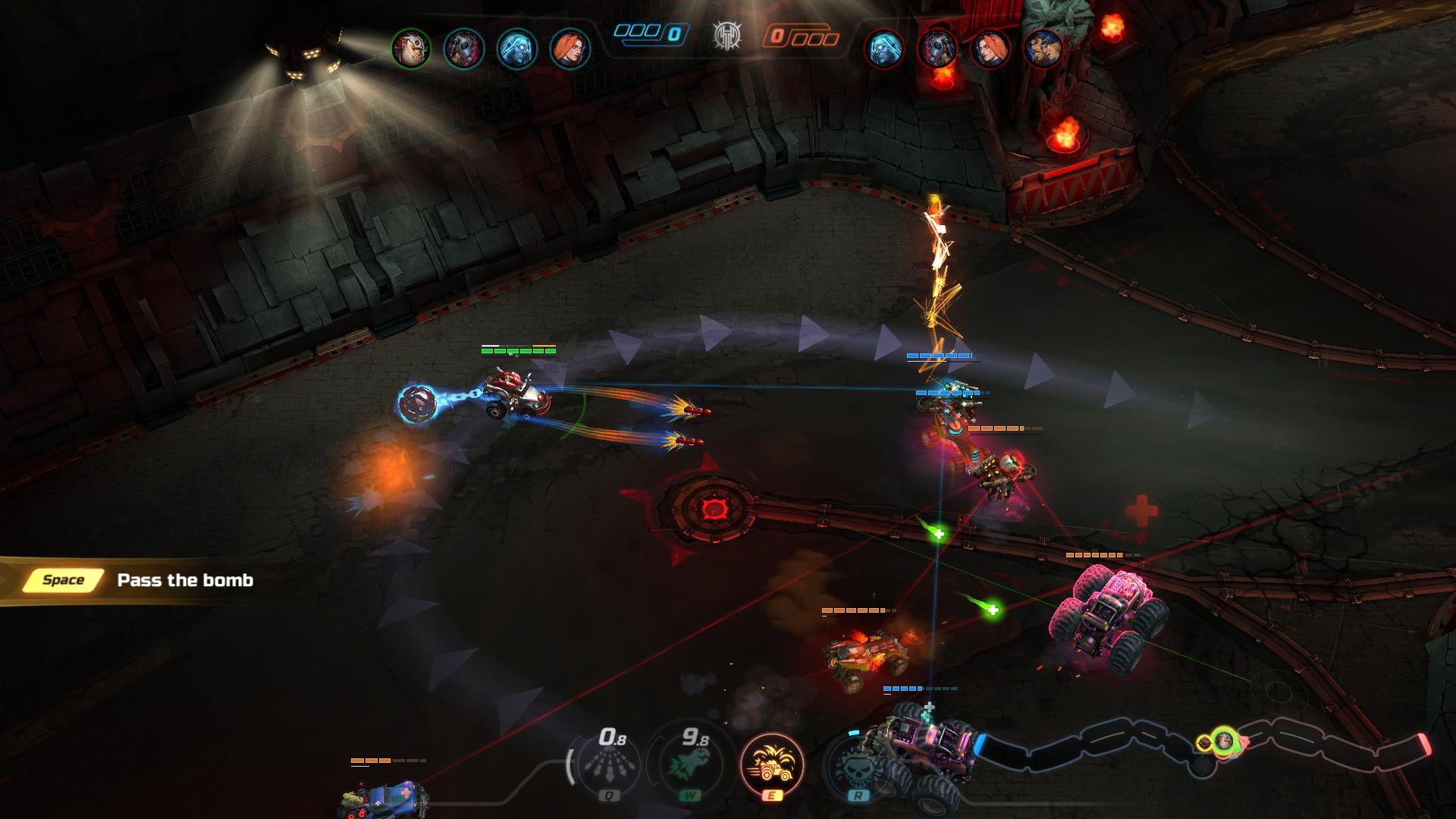Select the blue team gas-mask pilot portrait
The image size is (1456, 819).
(x=463, y=49)
